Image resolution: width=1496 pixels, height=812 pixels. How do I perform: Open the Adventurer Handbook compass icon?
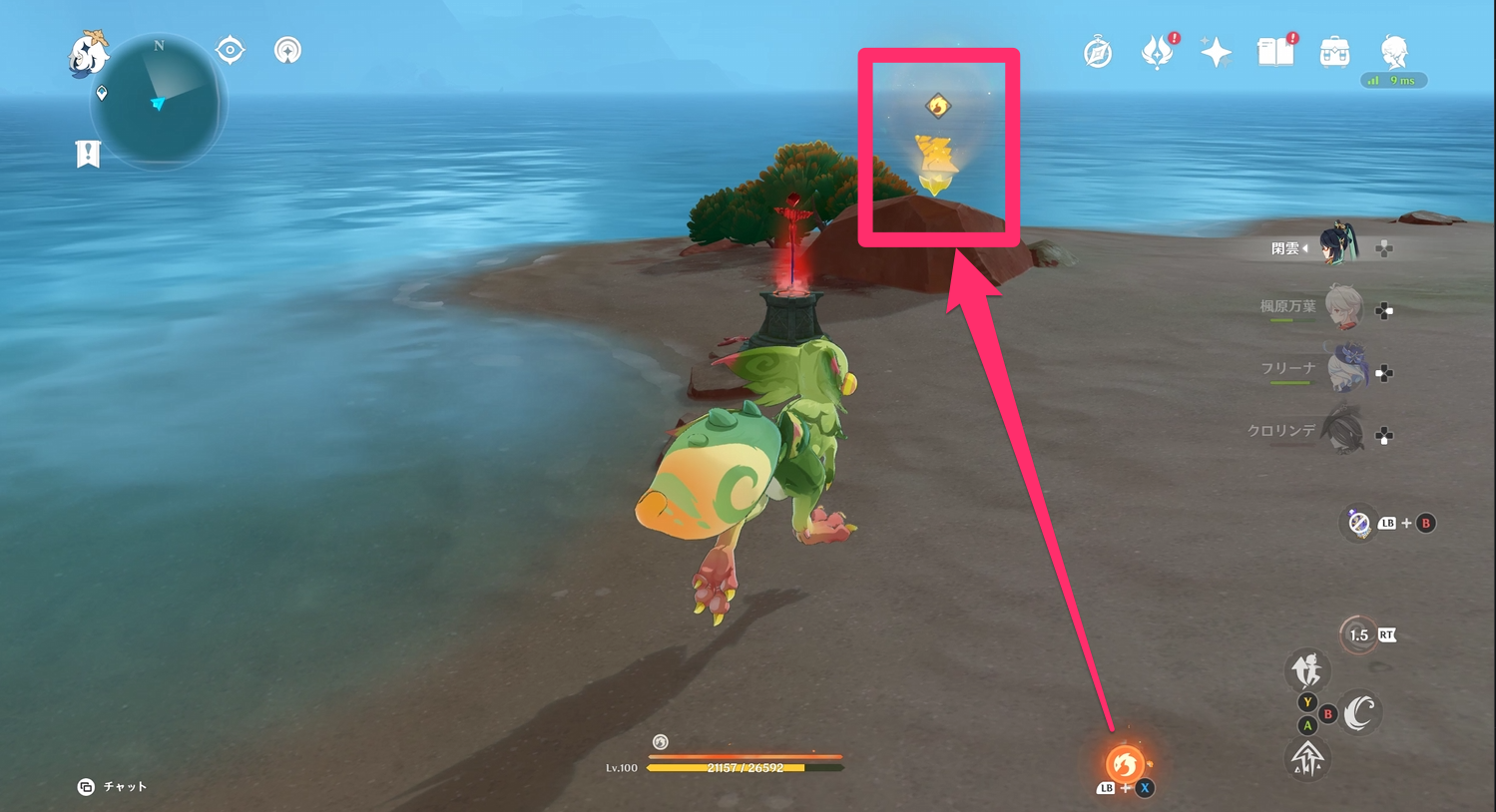pos(1098,52)
